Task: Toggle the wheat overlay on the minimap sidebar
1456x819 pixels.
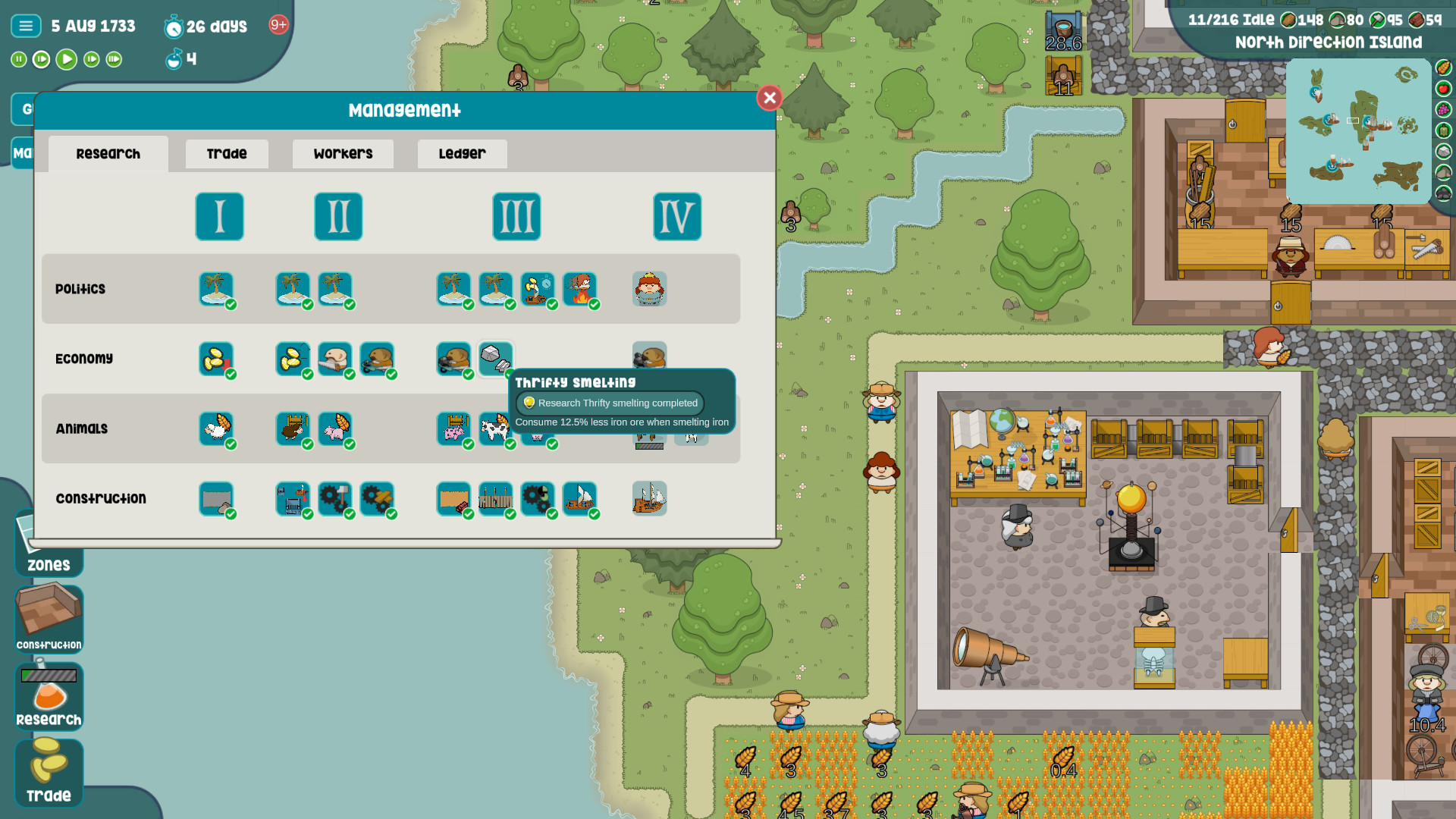Action: coord(1442,67)
